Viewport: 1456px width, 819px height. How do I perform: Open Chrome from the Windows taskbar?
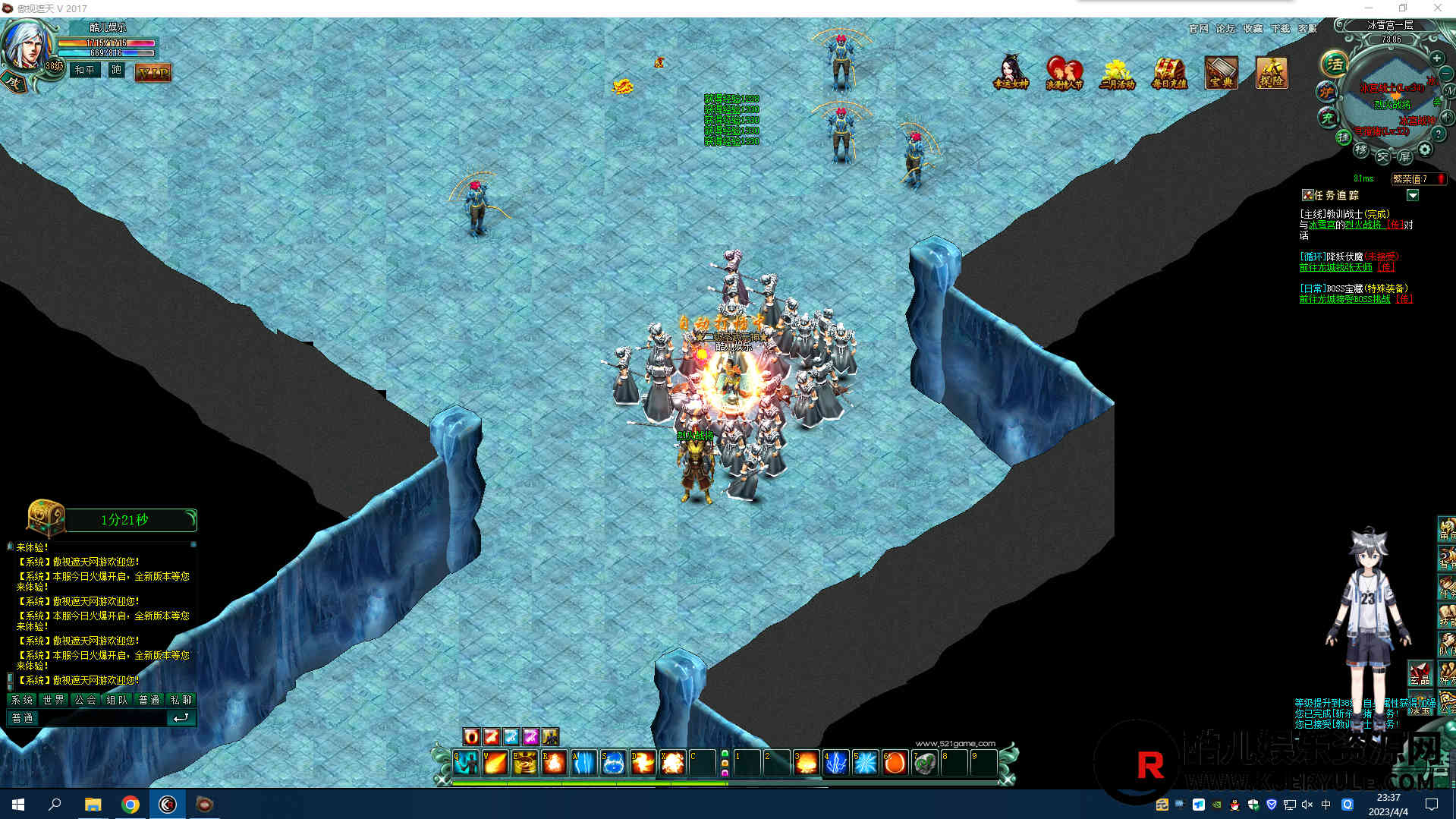point(131,805)
